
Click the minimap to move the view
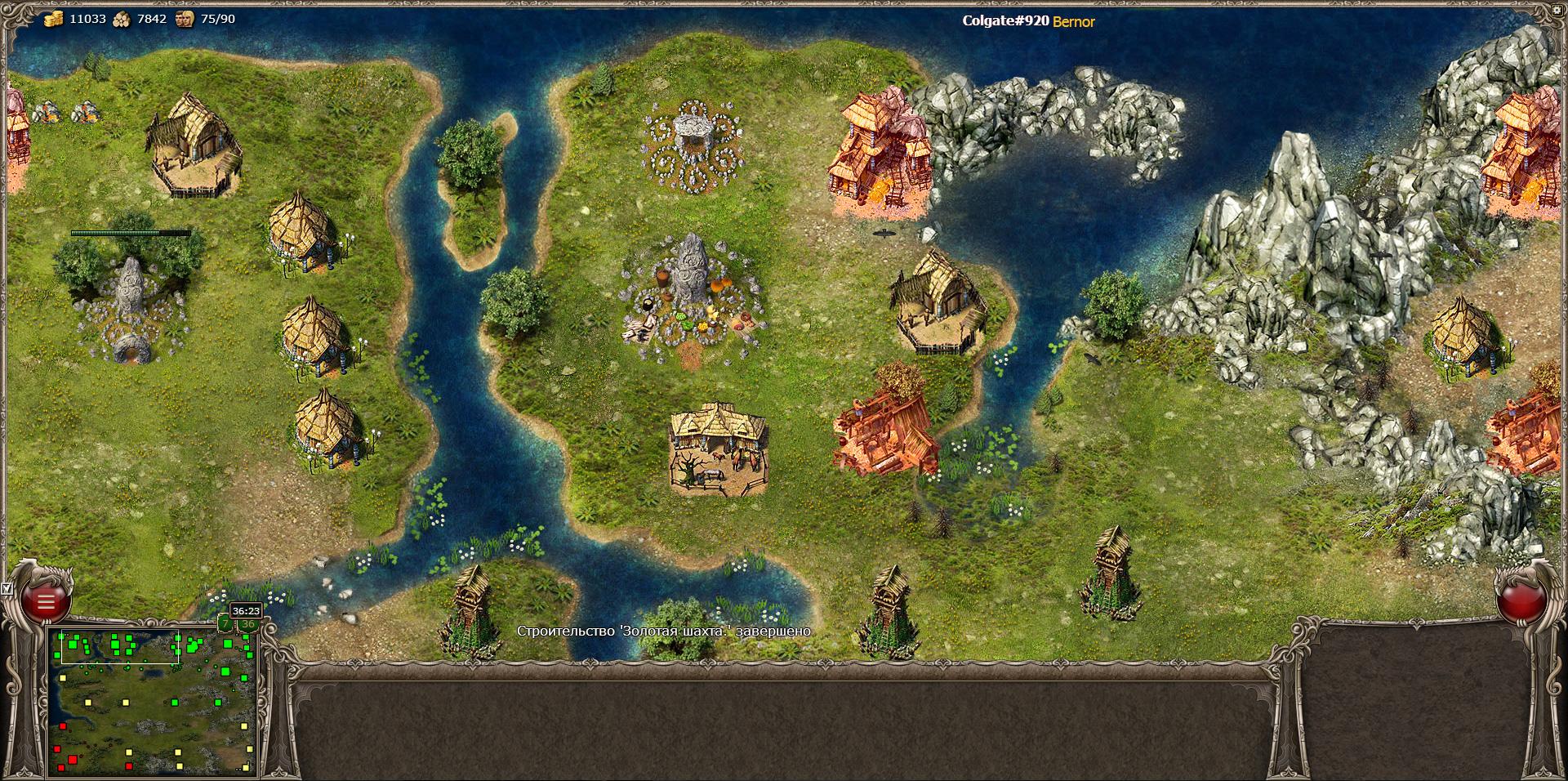click(153, 702)
